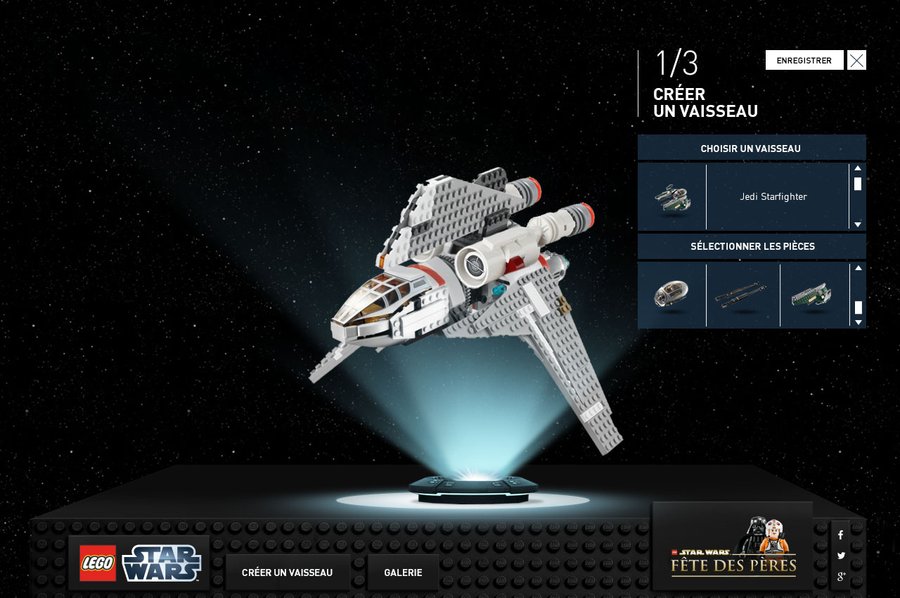
Task: Open the Galerie page
Action: tap(403, 573)
